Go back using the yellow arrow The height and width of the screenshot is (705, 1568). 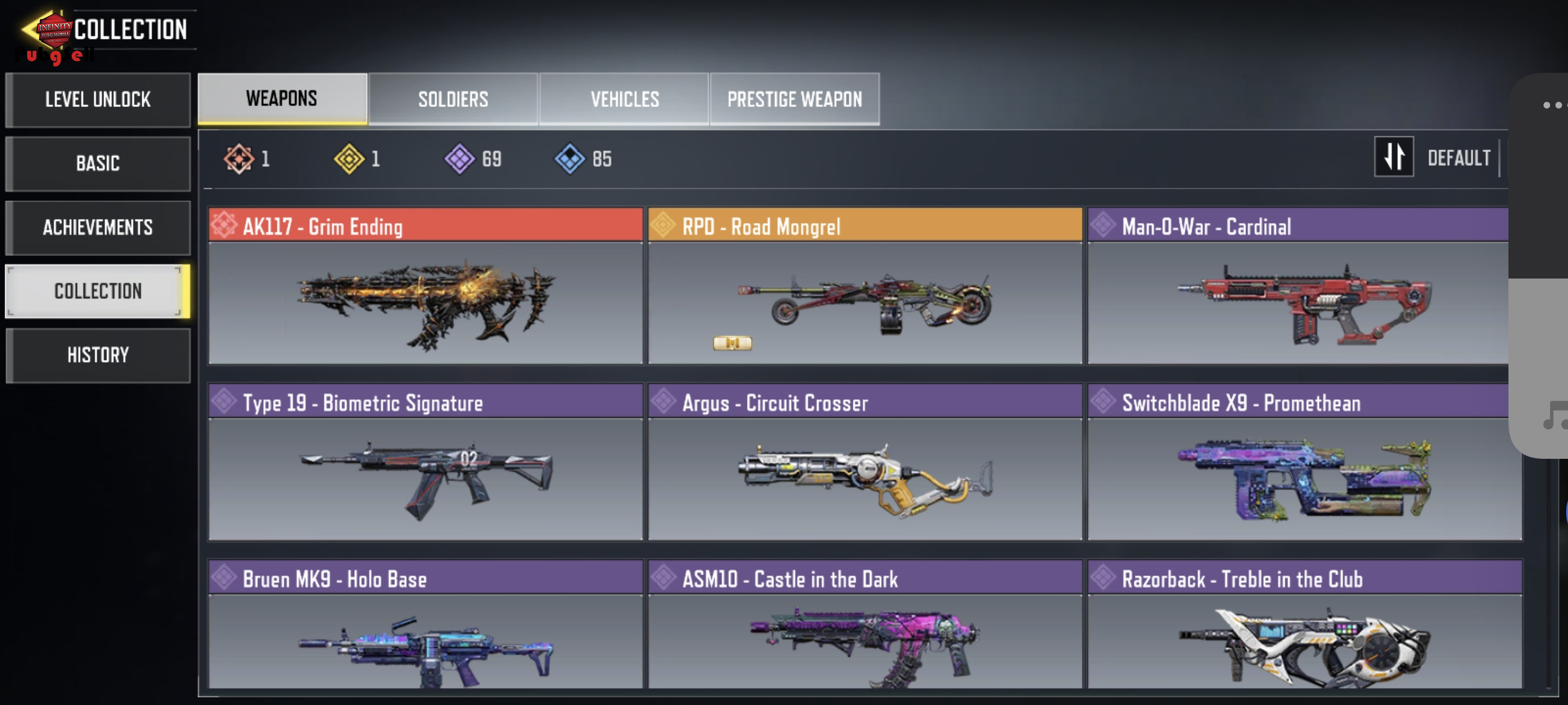point(31,29)
